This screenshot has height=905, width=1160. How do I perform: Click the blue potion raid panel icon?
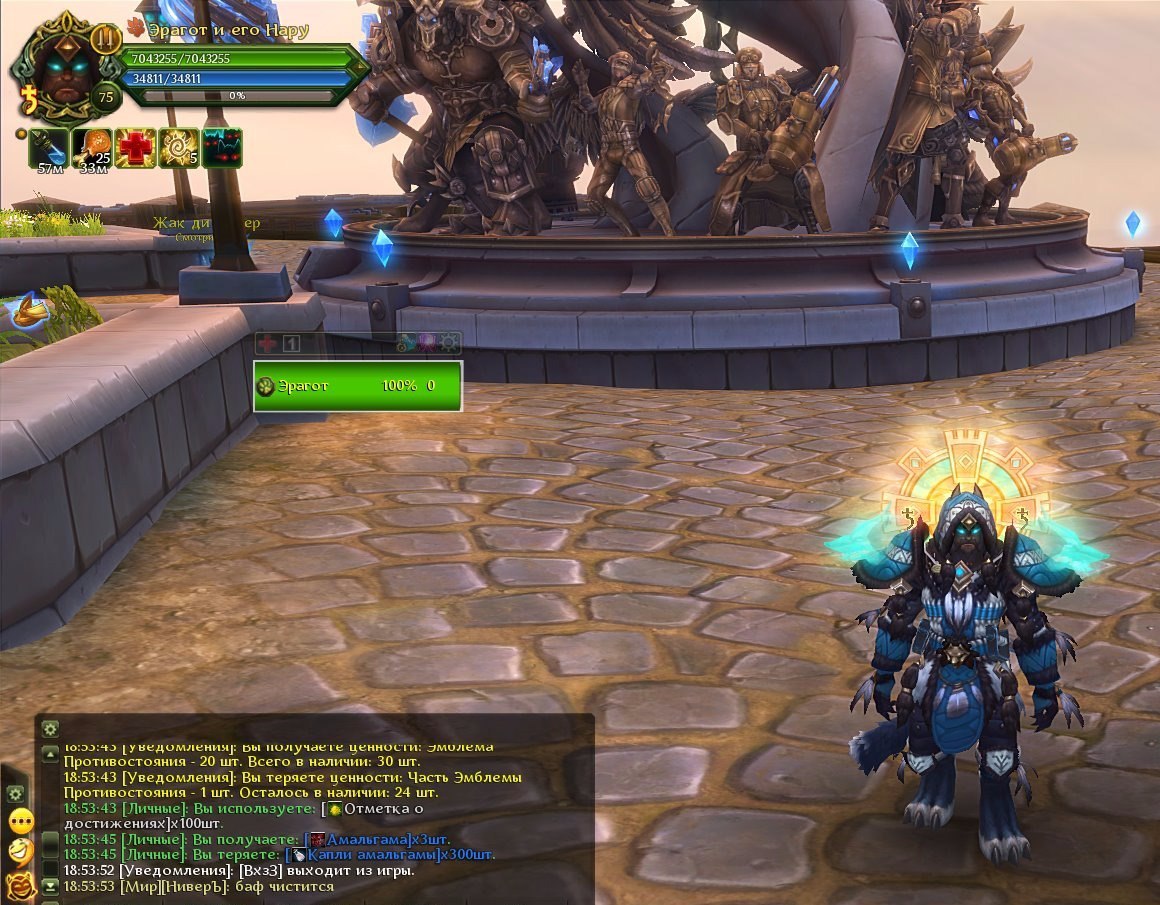pos(406,342)
